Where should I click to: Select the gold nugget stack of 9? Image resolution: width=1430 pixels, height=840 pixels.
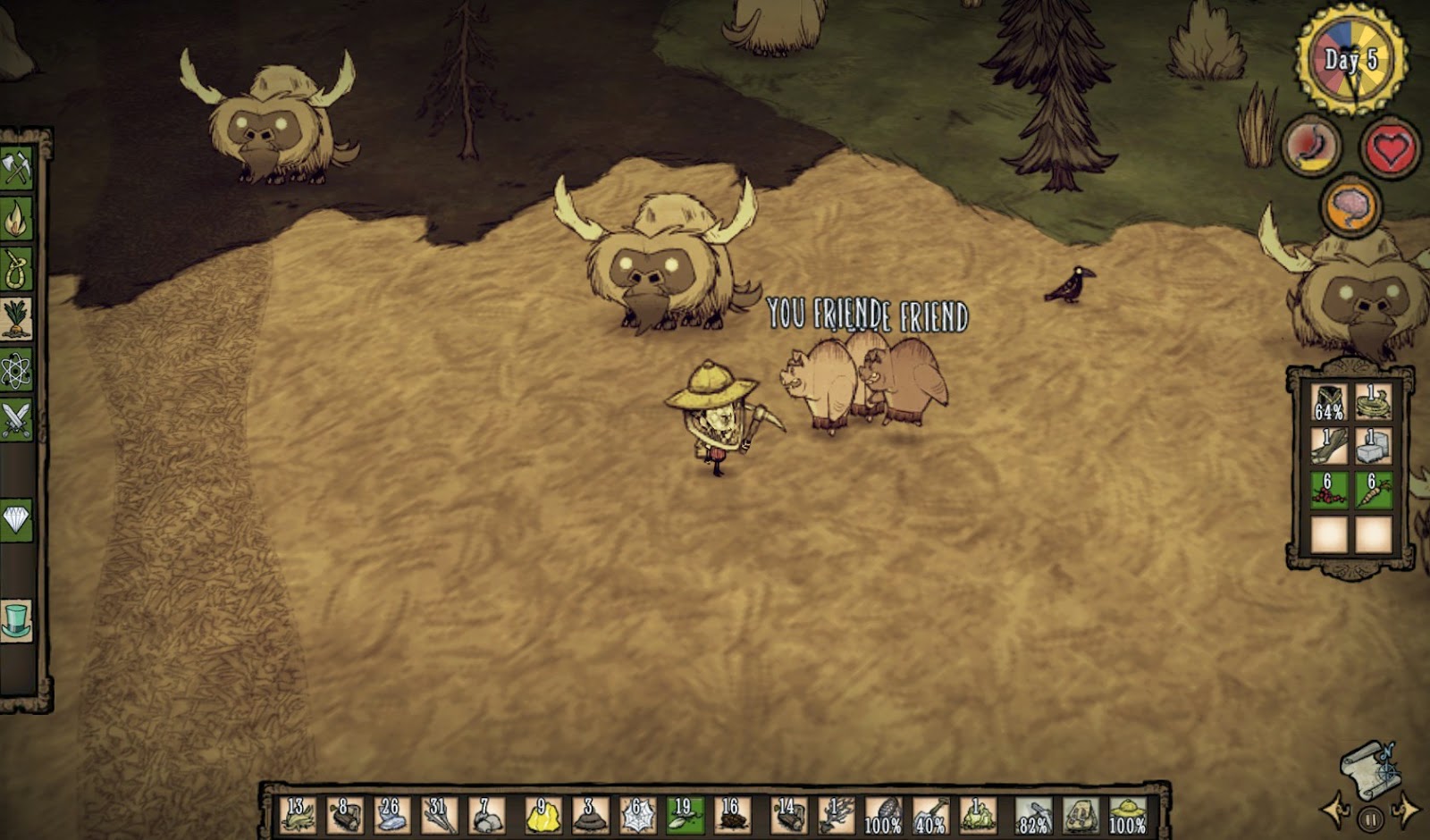(x=543, y=815)
